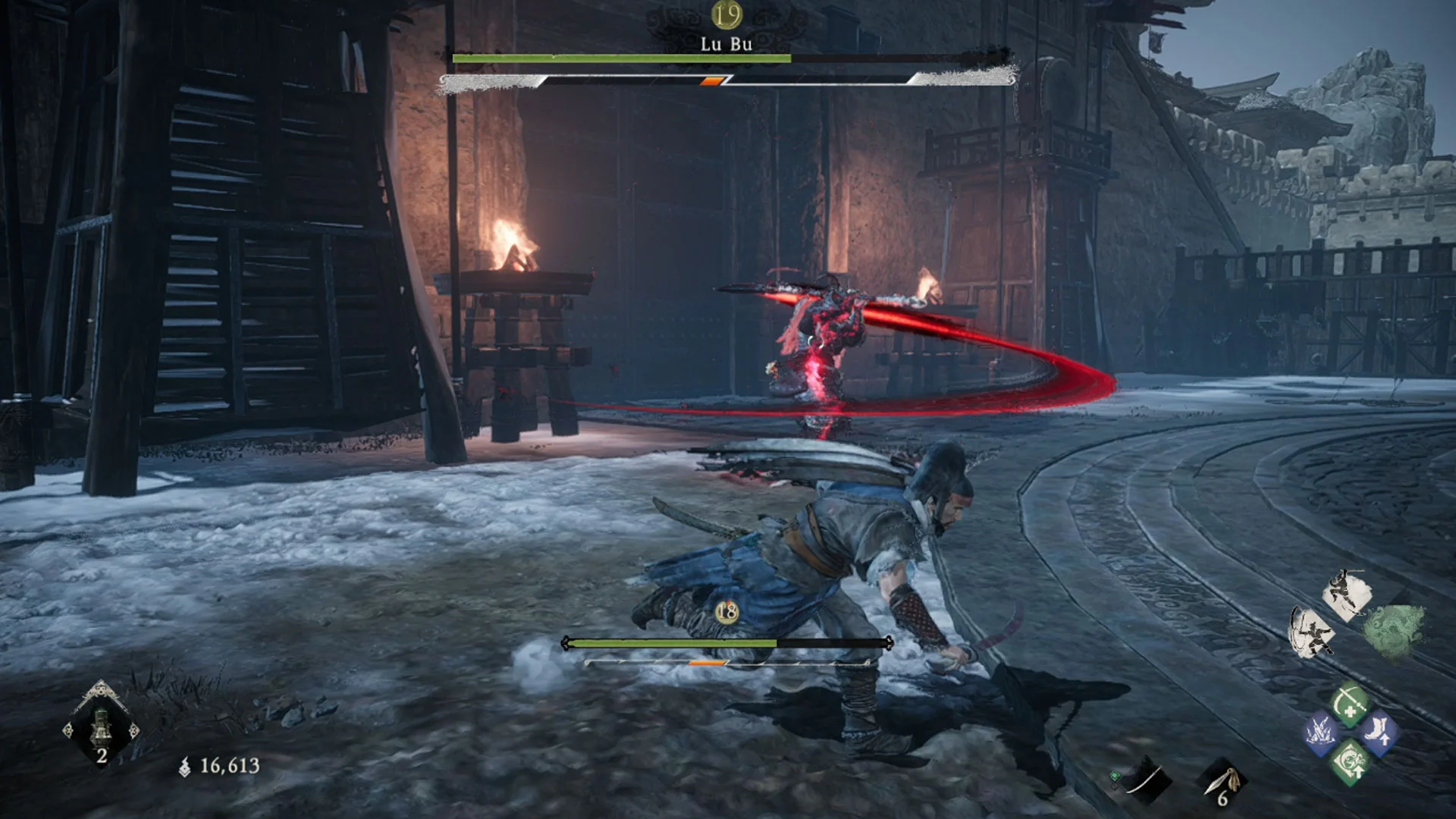The image size is (1456, 819).
Task: Cast the green weapon-with-plus wizardry spell
Action: pyautogui.click(x=1350, y=704)
